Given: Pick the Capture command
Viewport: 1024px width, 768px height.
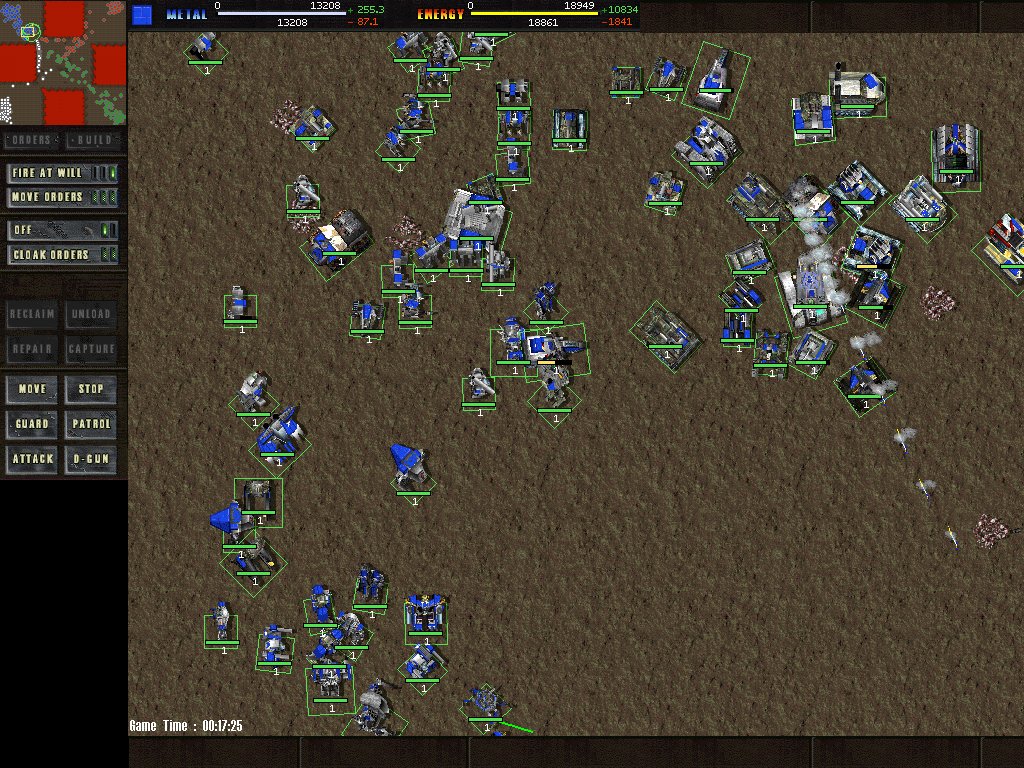Looking at the screenshot, I should tap(92, 349).
